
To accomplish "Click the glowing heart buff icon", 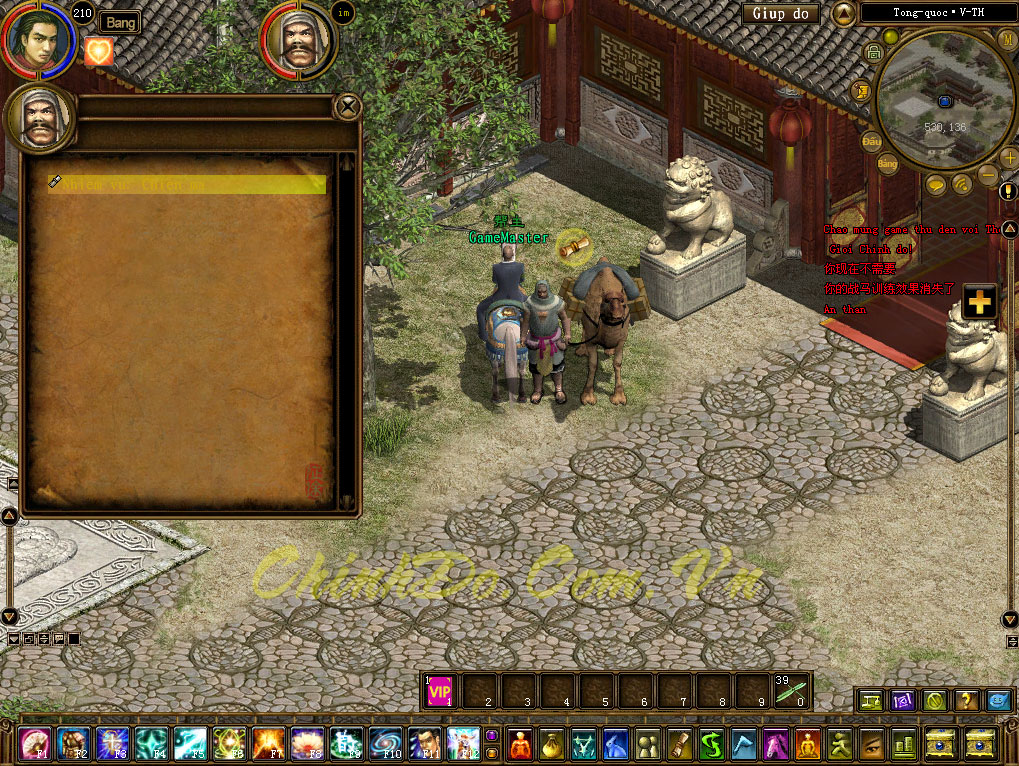I will [99, 52].
